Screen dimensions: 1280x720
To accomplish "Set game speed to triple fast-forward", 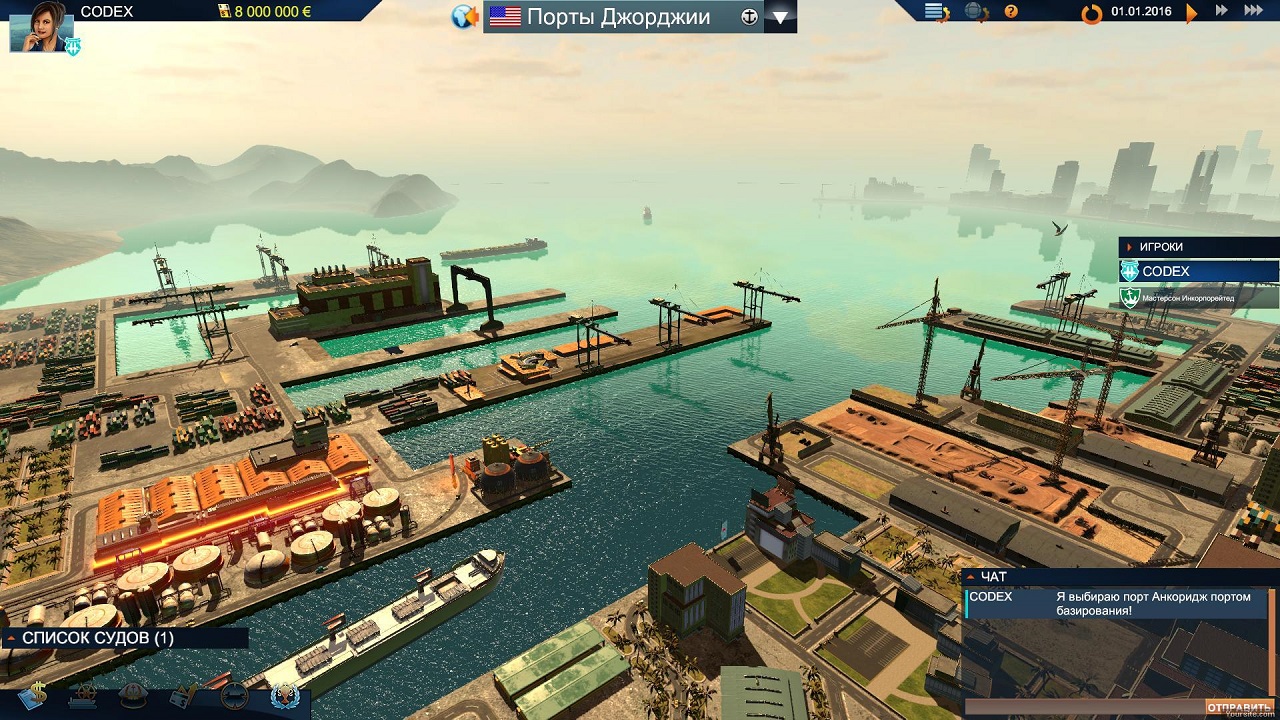I will click(1253, 11).
